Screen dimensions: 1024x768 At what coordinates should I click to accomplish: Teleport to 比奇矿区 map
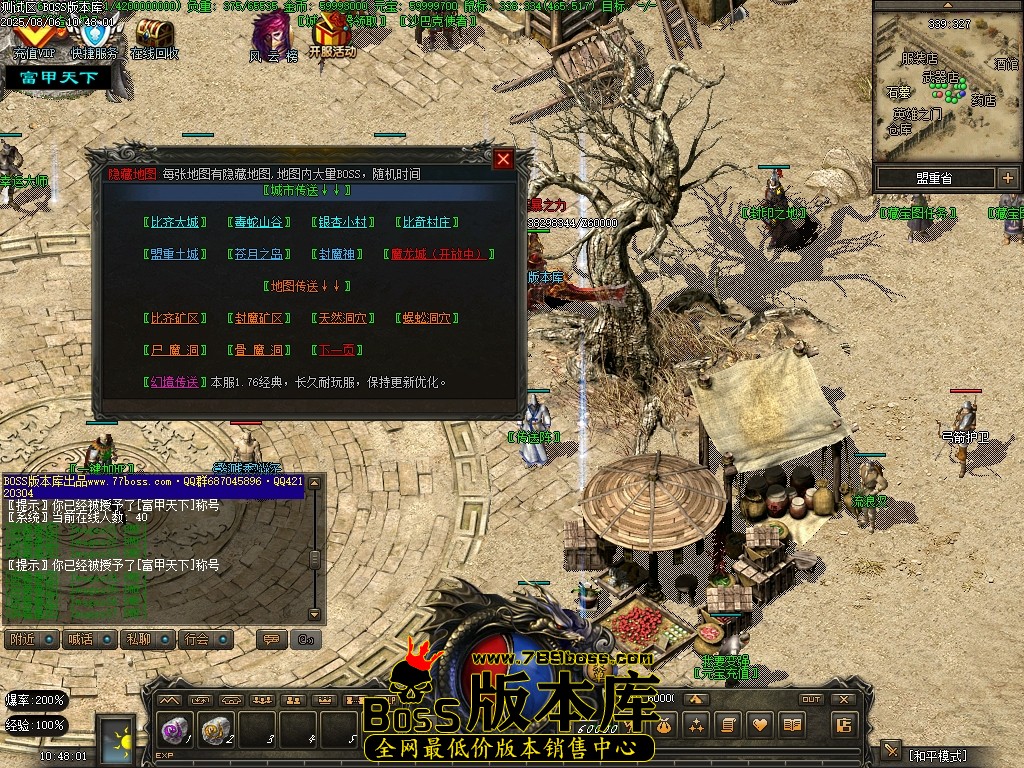(x=175, y=318)
